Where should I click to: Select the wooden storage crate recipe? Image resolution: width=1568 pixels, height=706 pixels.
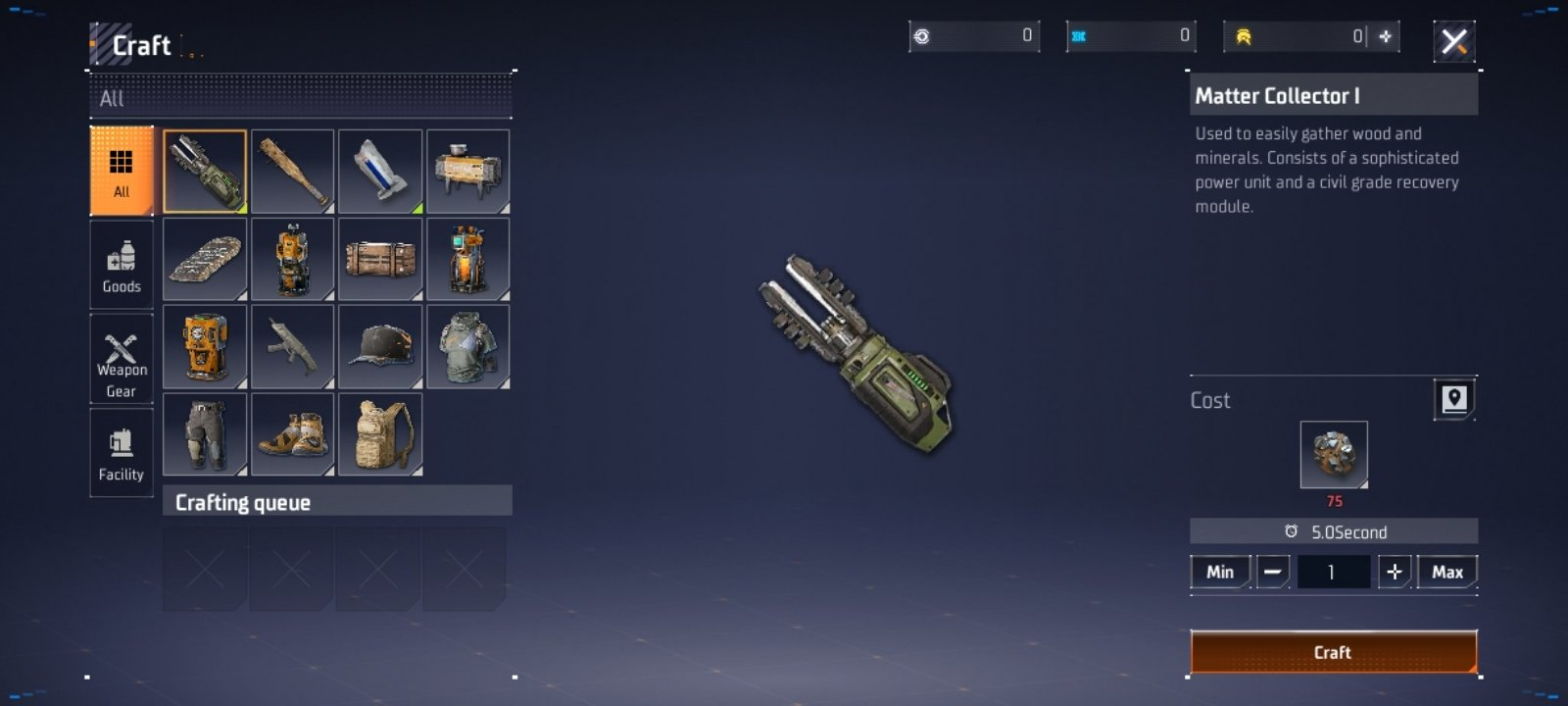point(380,259)
